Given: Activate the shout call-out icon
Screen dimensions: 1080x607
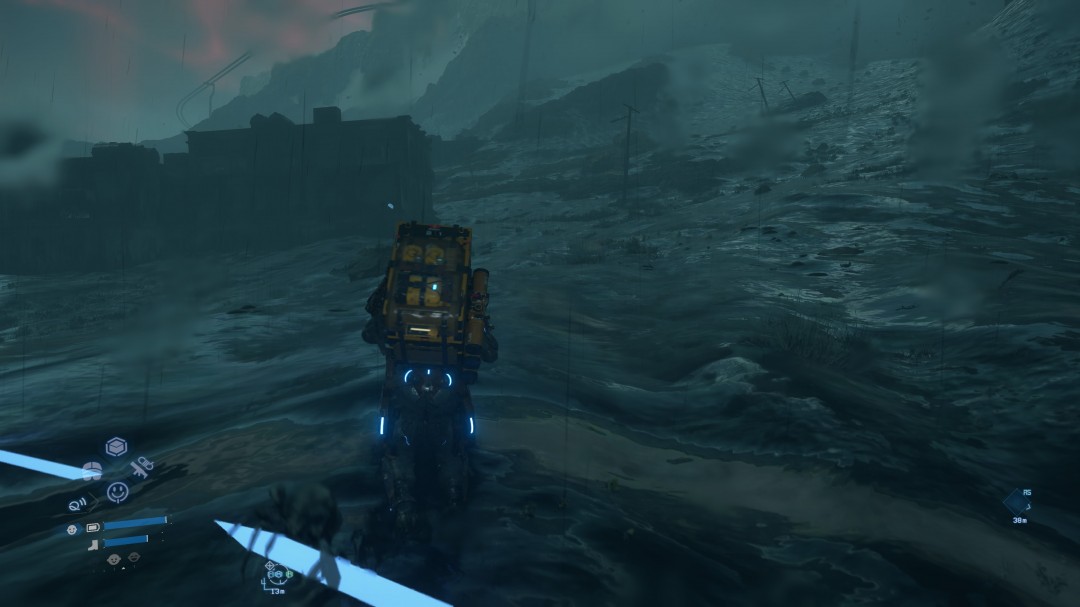Looking at the screenshot, I should pyautogui.click(x=77, y=504).
